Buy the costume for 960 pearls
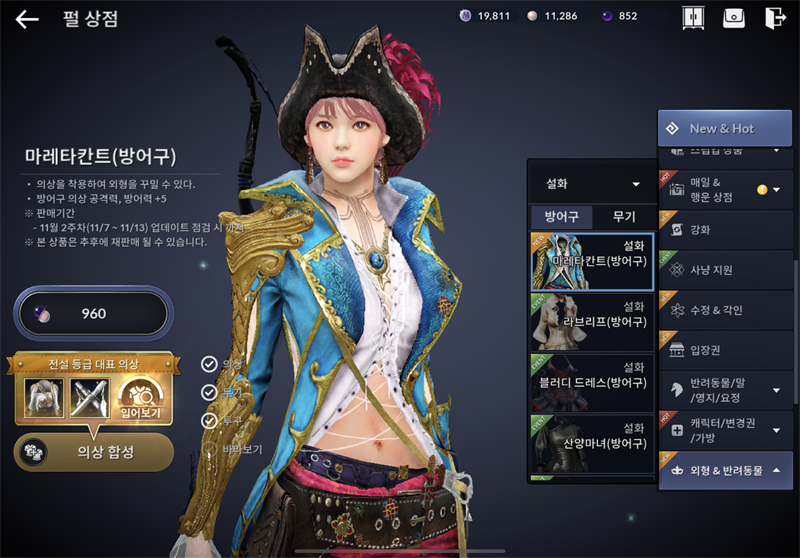Screen dimensions: 800x558 pos(91,314)
